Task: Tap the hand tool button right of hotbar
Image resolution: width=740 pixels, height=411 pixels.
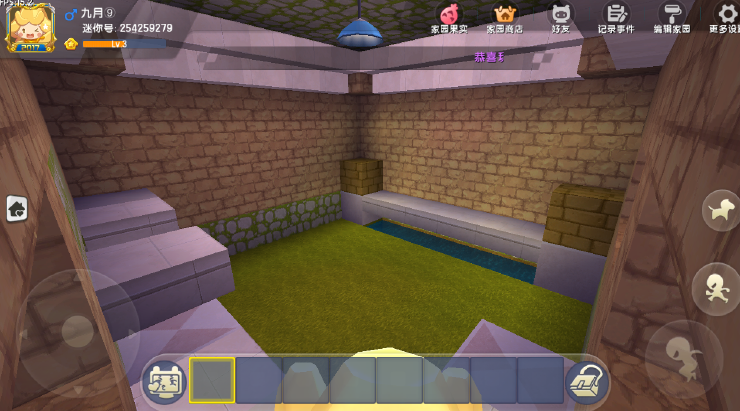Action: [587, 381]
